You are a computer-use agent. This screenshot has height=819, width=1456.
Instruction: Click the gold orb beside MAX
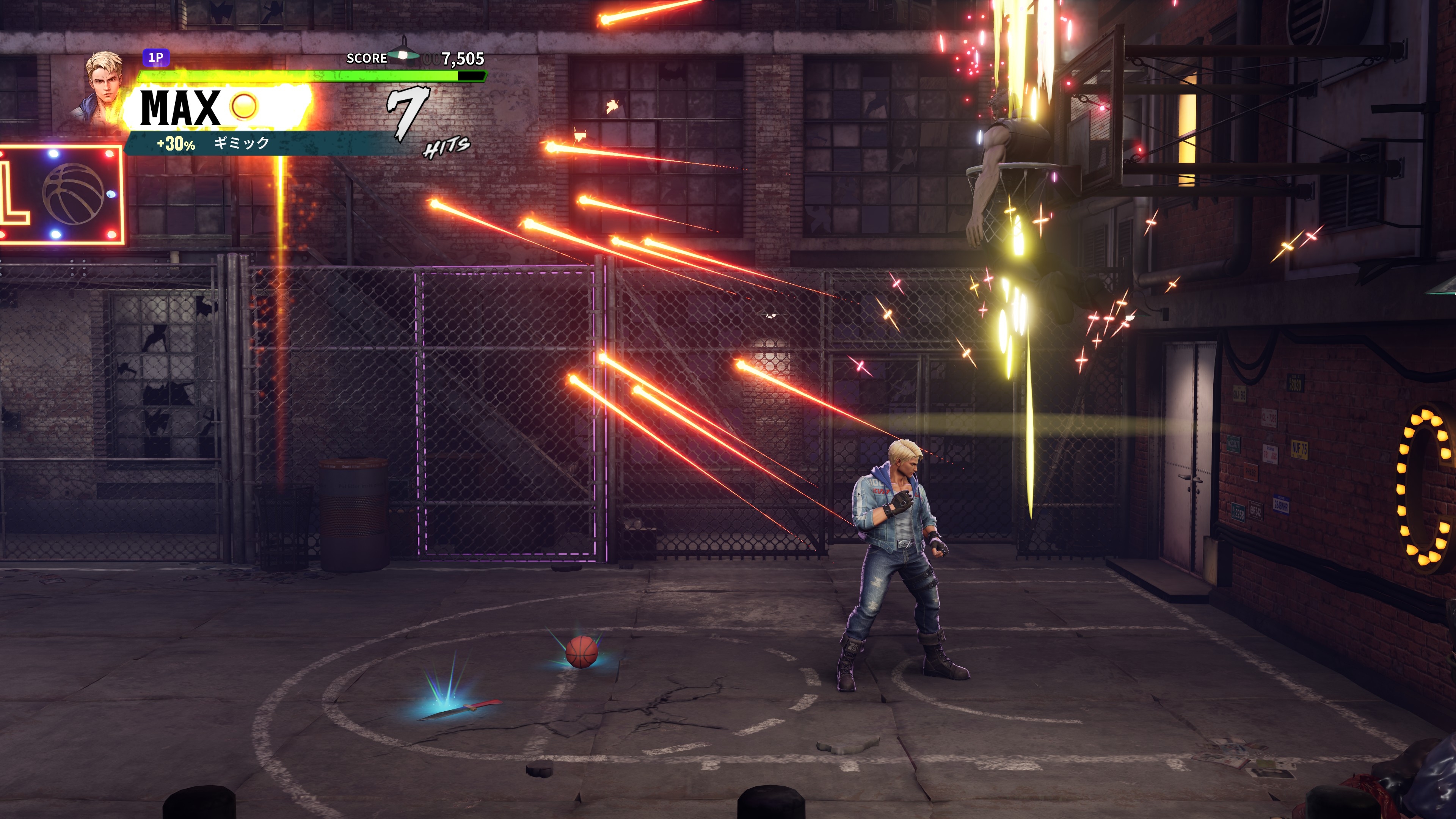(244, 106)
